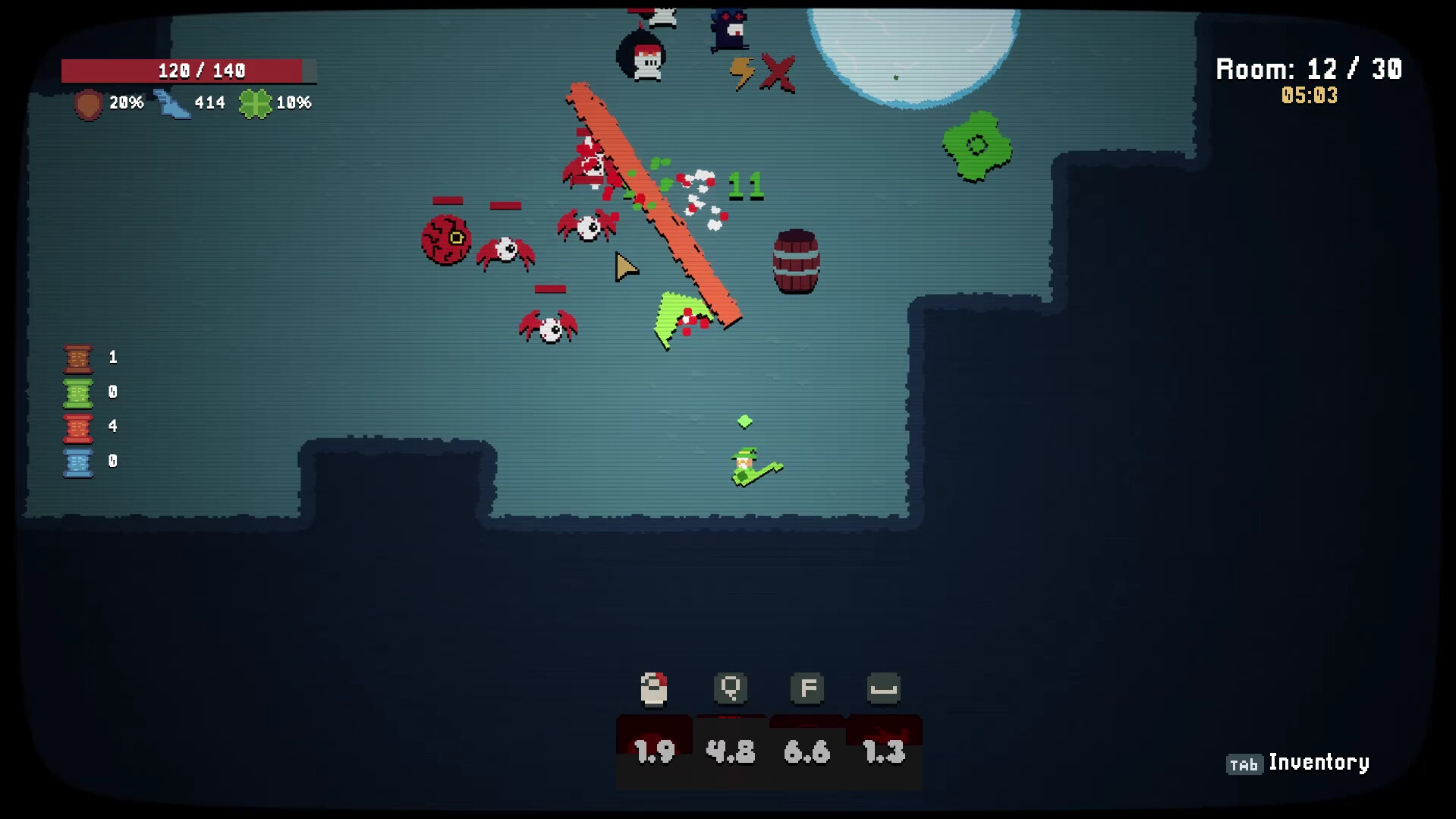Click the blue wing icon showing 414
1456x819 pixels.
(173, 102)
